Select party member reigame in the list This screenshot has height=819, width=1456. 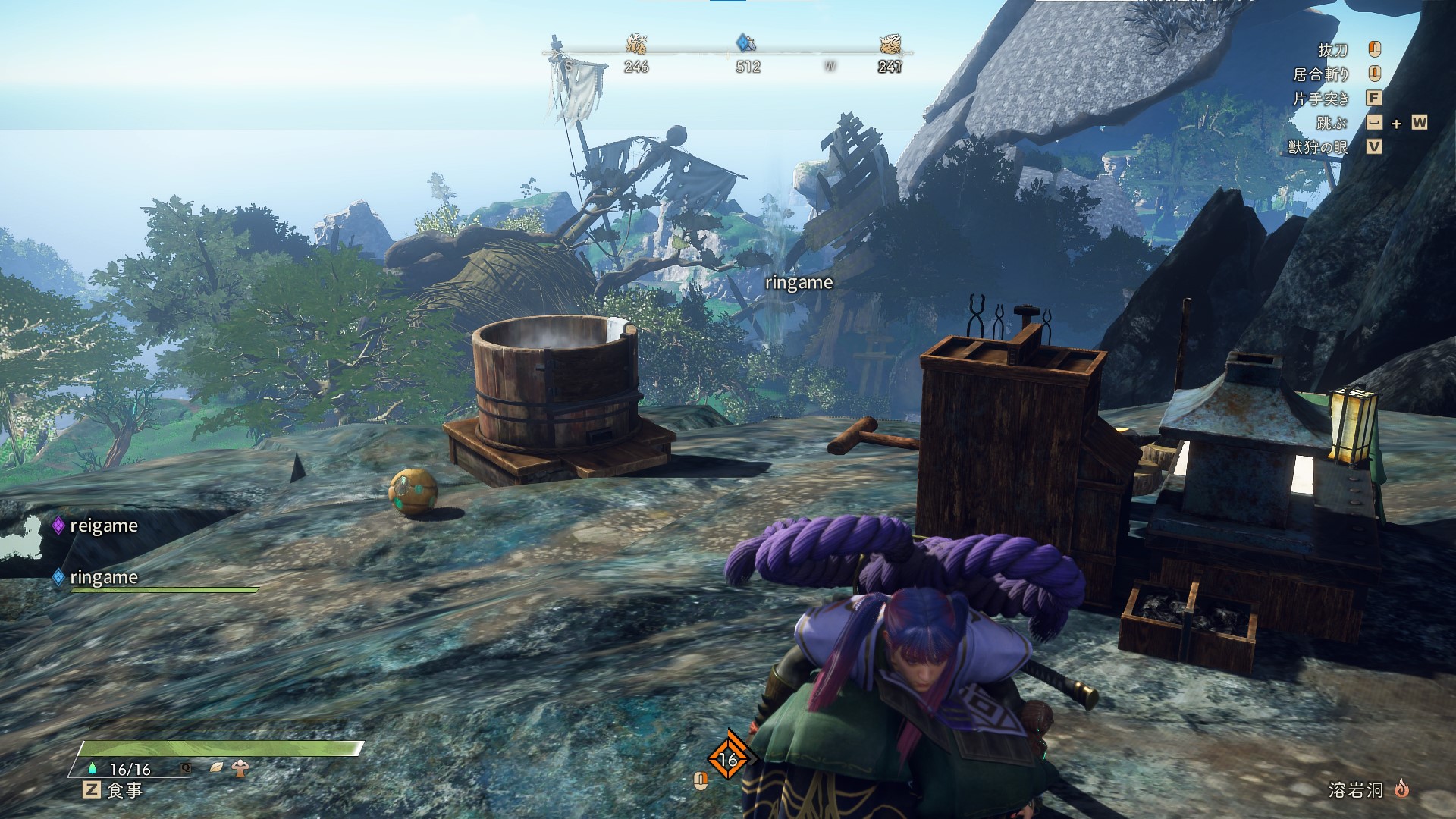tap(103, 526)
